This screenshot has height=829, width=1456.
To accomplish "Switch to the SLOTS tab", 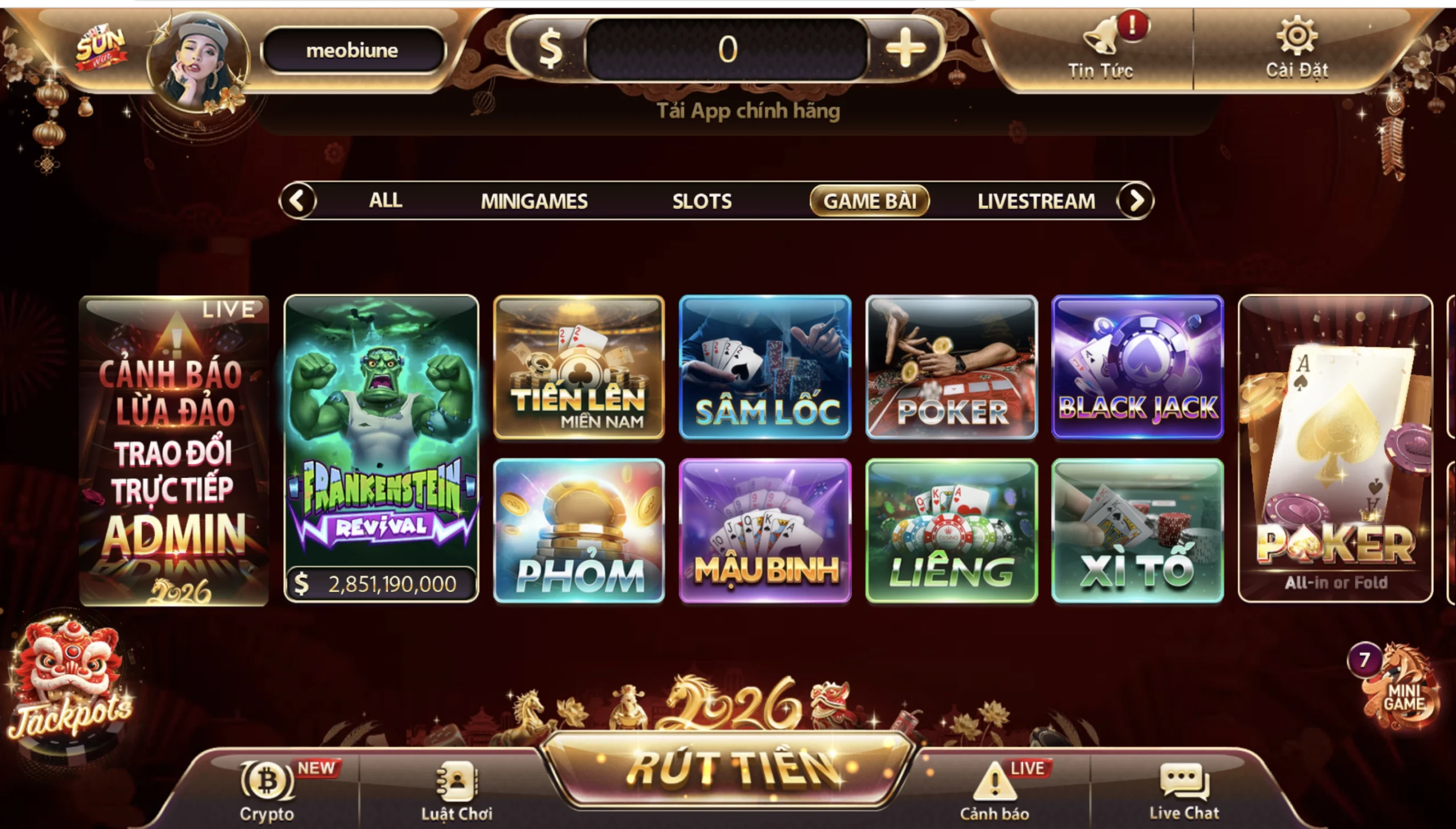I will [703, 200].
